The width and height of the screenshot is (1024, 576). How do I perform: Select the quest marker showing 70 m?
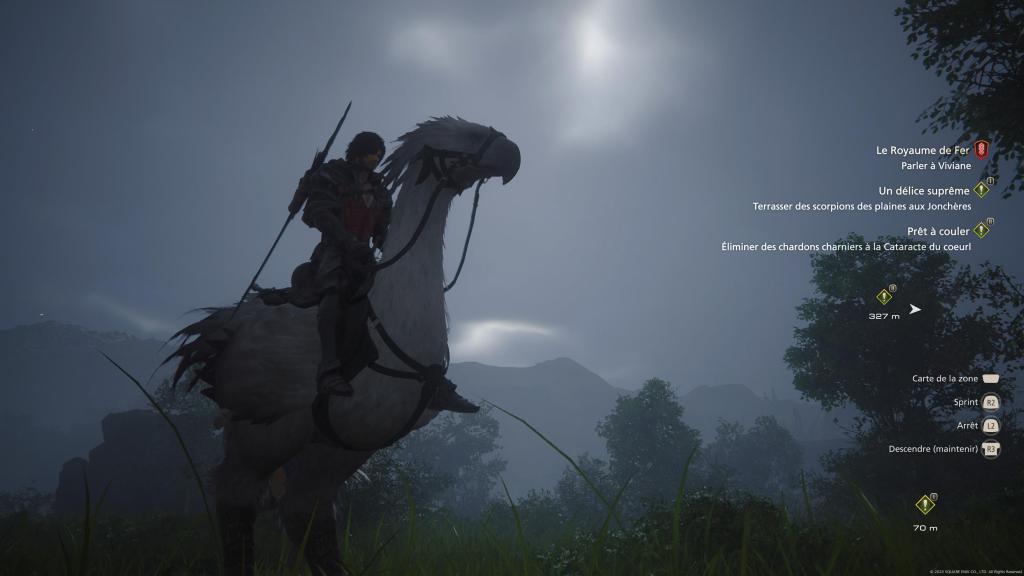925,506
